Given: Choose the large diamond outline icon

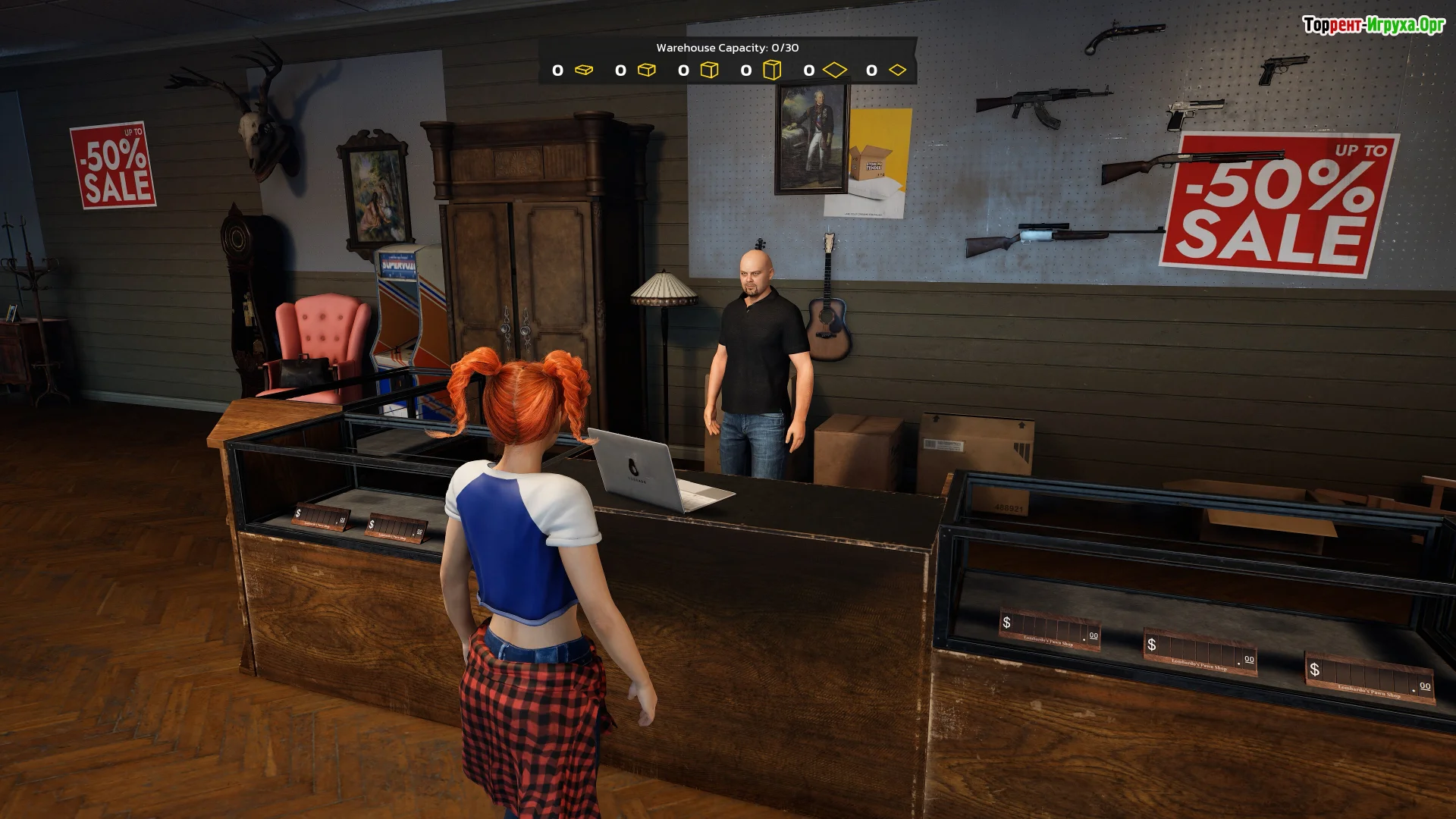Looking at the screenshot, I should 834,70.
